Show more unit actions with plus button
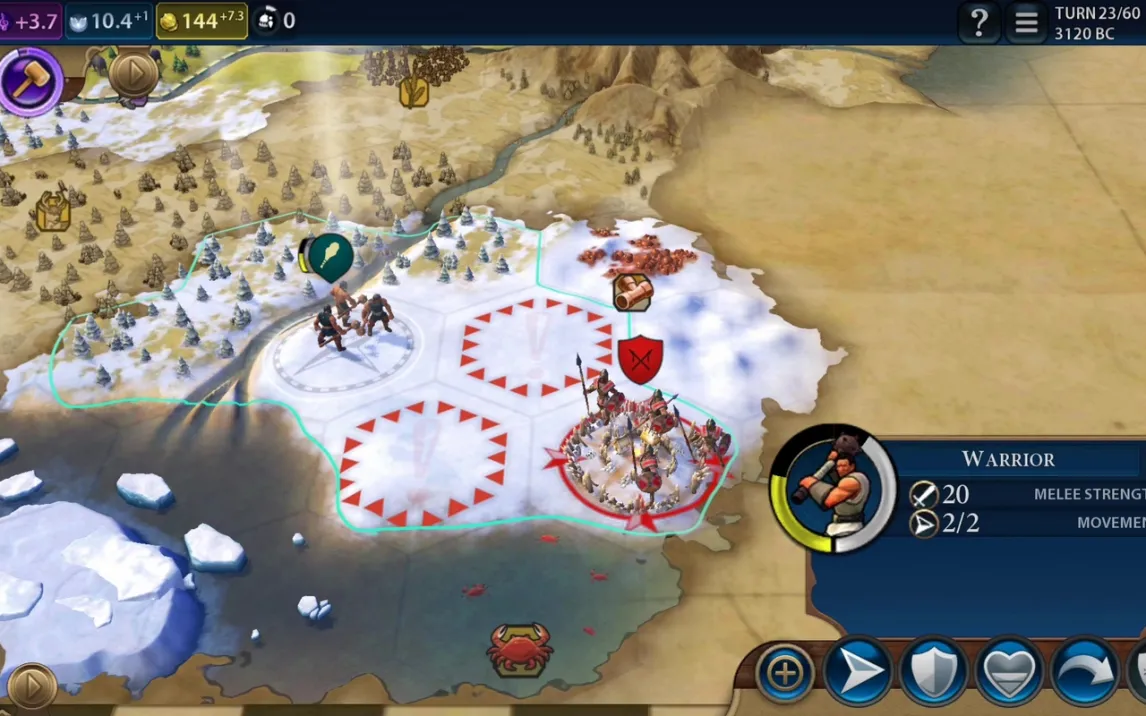This screenshot has width=1146, height=716. point(785,672)
